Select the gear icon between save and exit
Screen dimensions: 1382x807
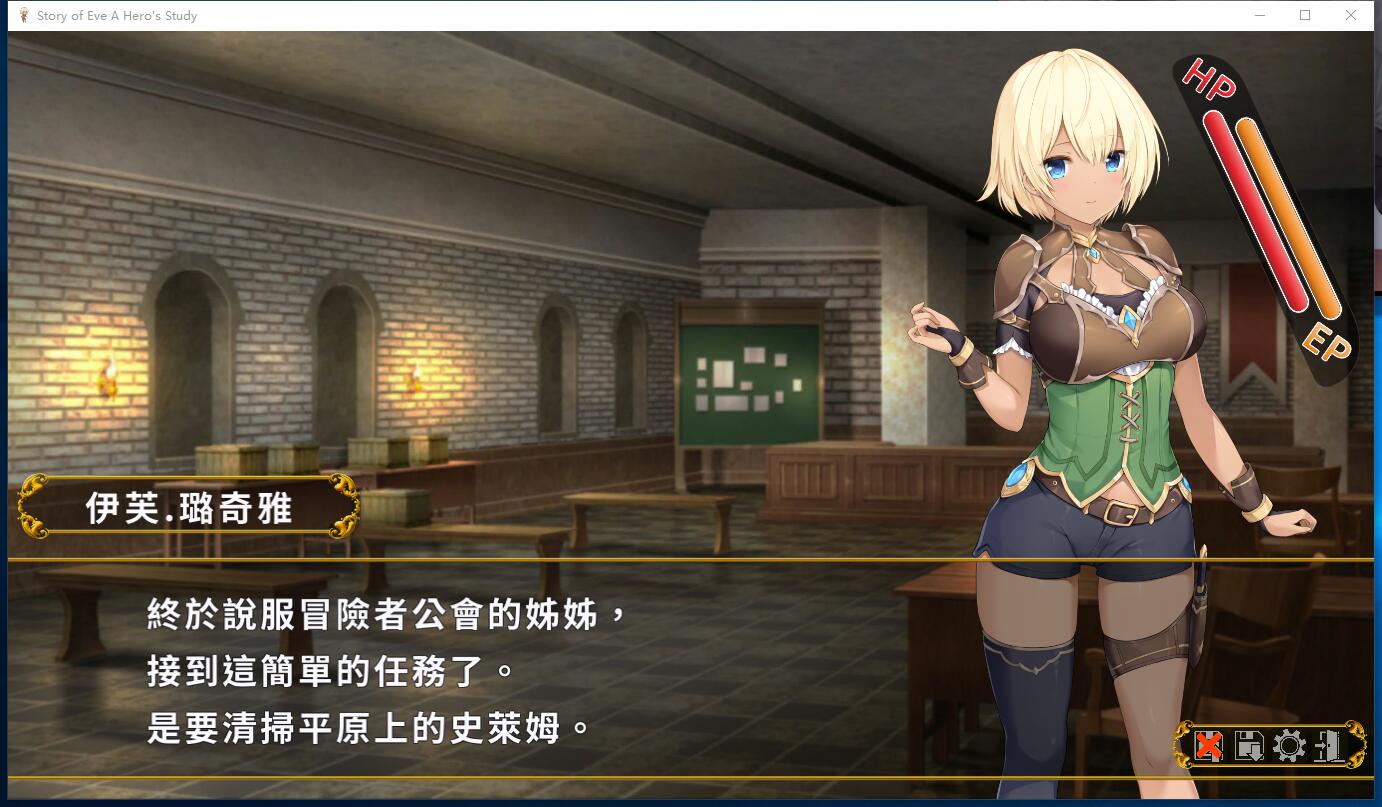coord(1289,745)
